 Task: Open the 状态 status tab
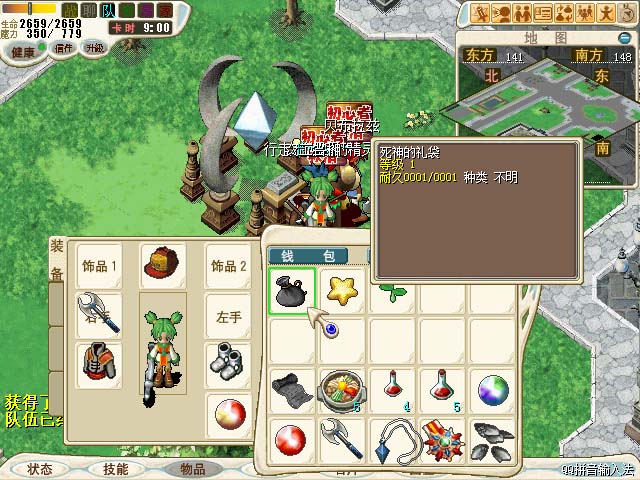click(39, 468)
